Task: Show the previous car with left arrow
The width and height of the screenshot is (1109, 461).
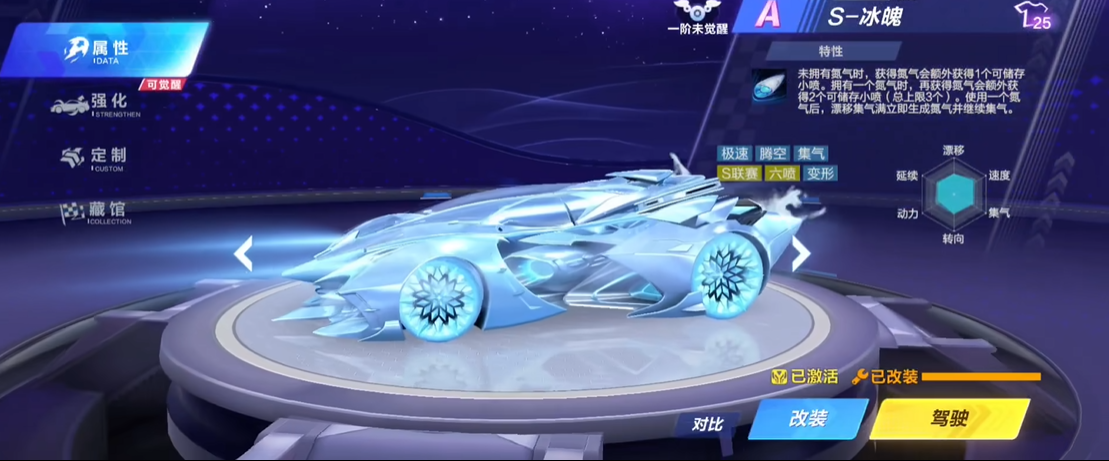Action: 243,254
